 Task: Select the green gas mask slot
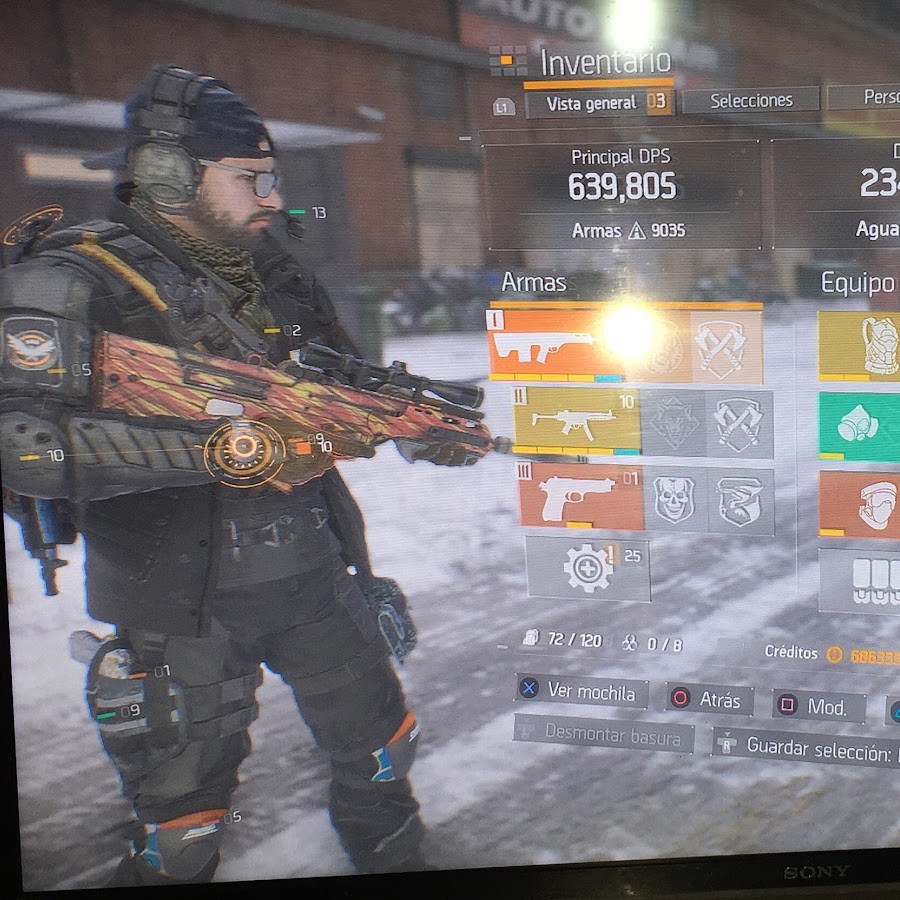click(x=860, y=425)
